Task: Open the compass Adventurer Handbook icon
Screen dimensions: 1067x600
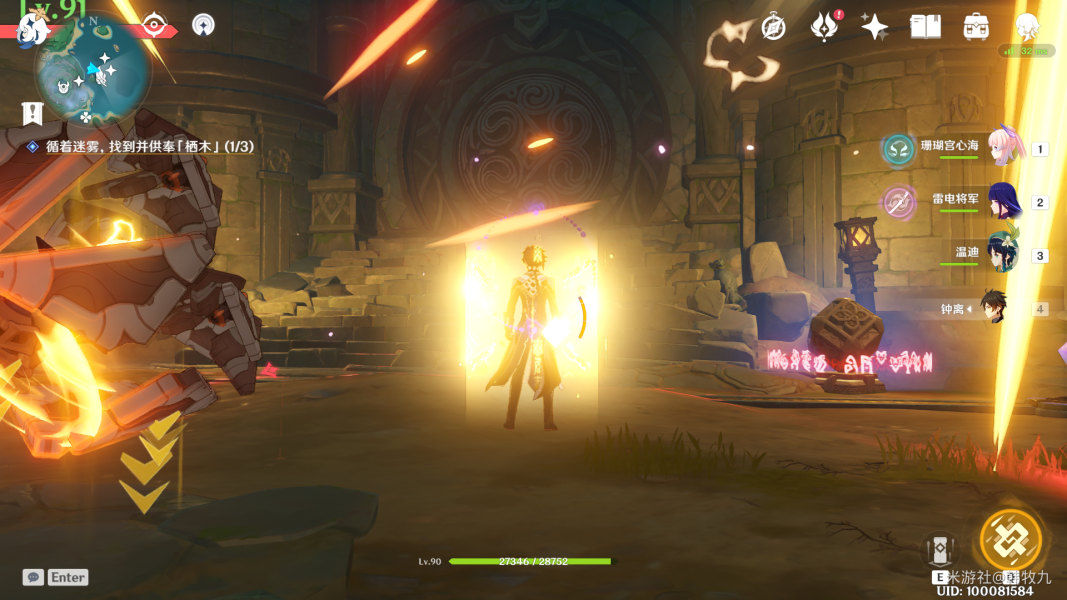Action: point(773,27)
